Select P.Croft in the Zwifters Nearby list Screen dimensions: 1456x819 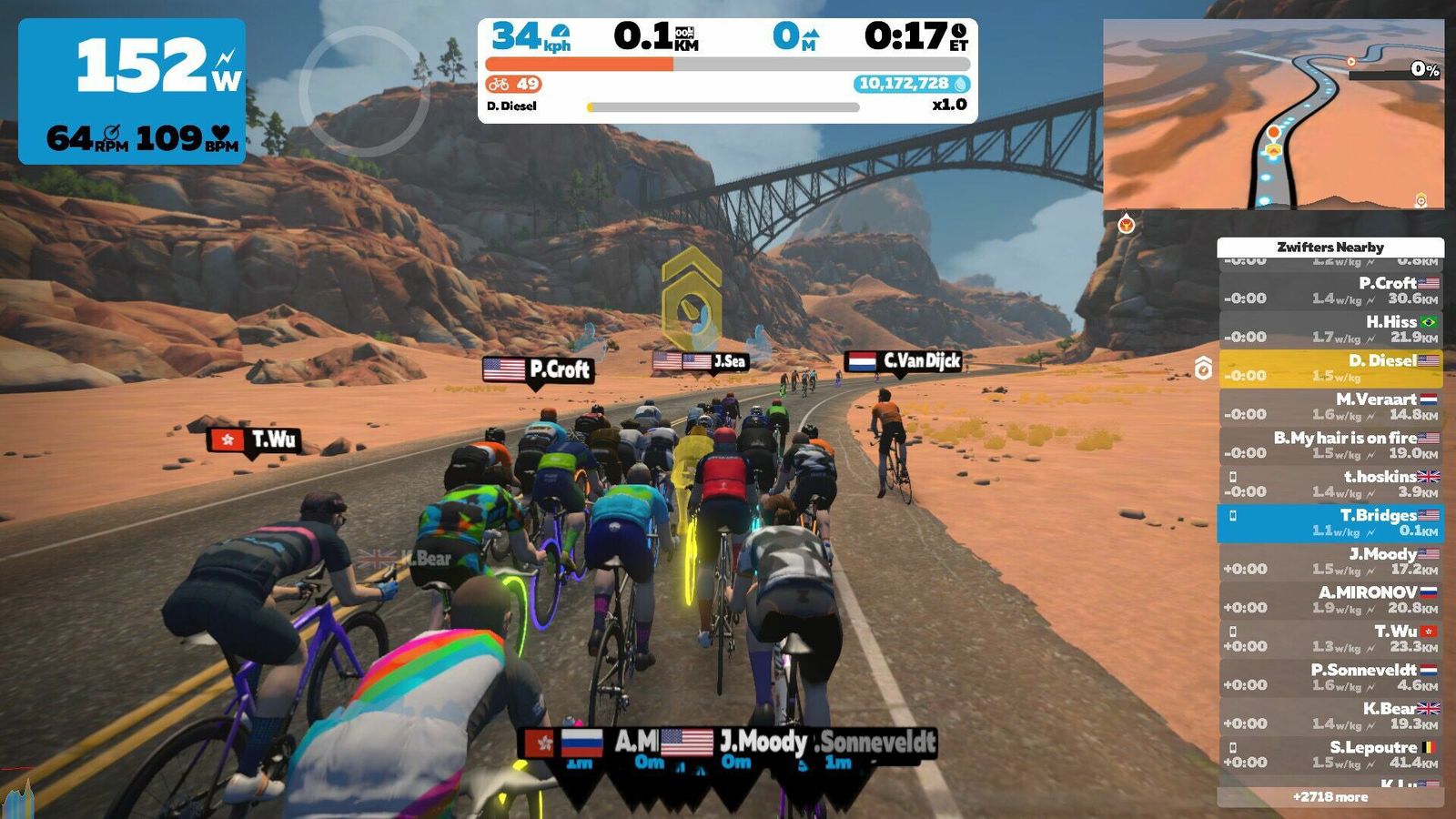pos(1330,291)
